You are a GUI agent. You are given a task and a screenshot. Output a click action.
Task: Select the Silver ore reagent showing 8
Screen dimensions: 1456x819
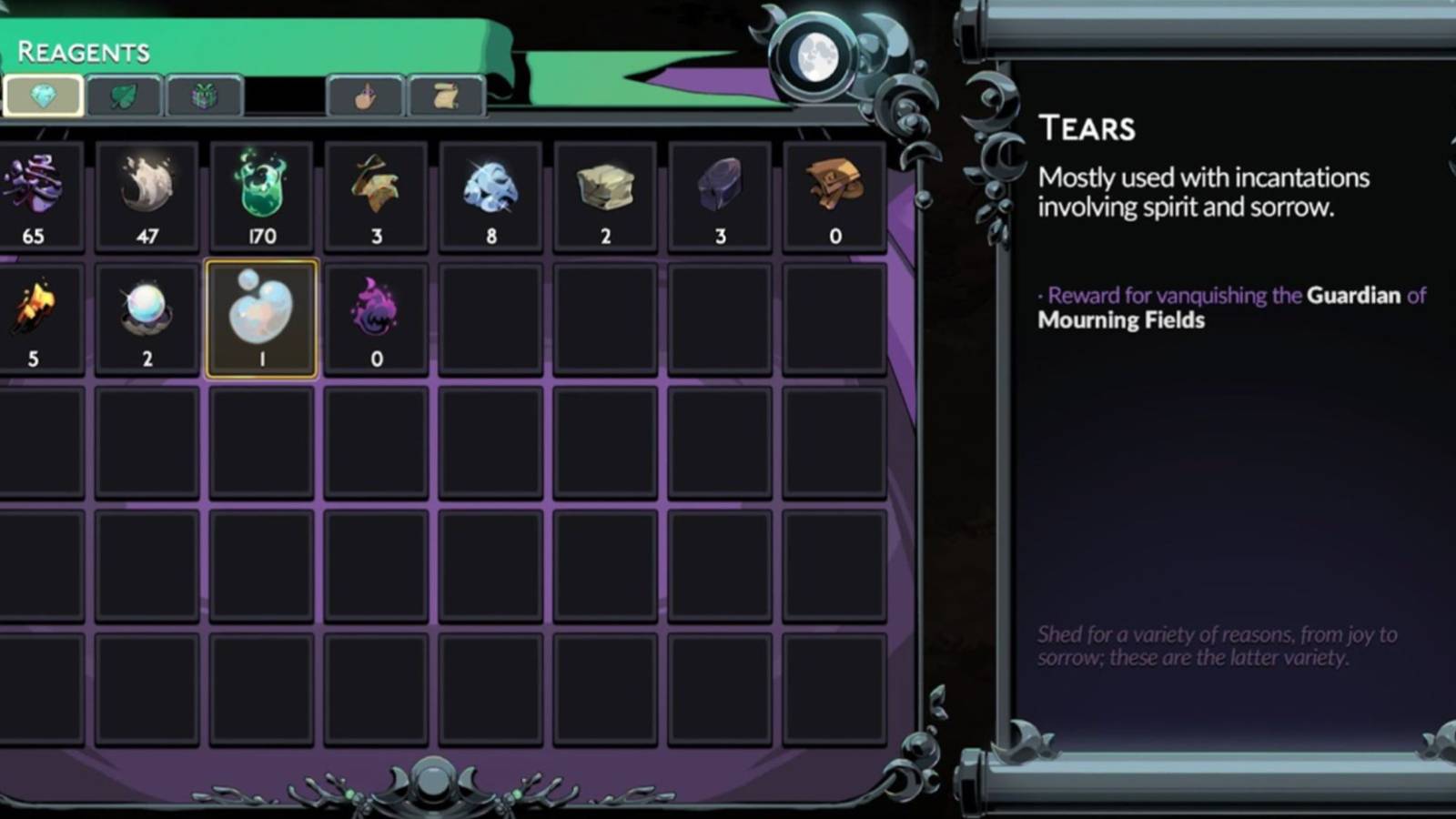click(491, 191)
